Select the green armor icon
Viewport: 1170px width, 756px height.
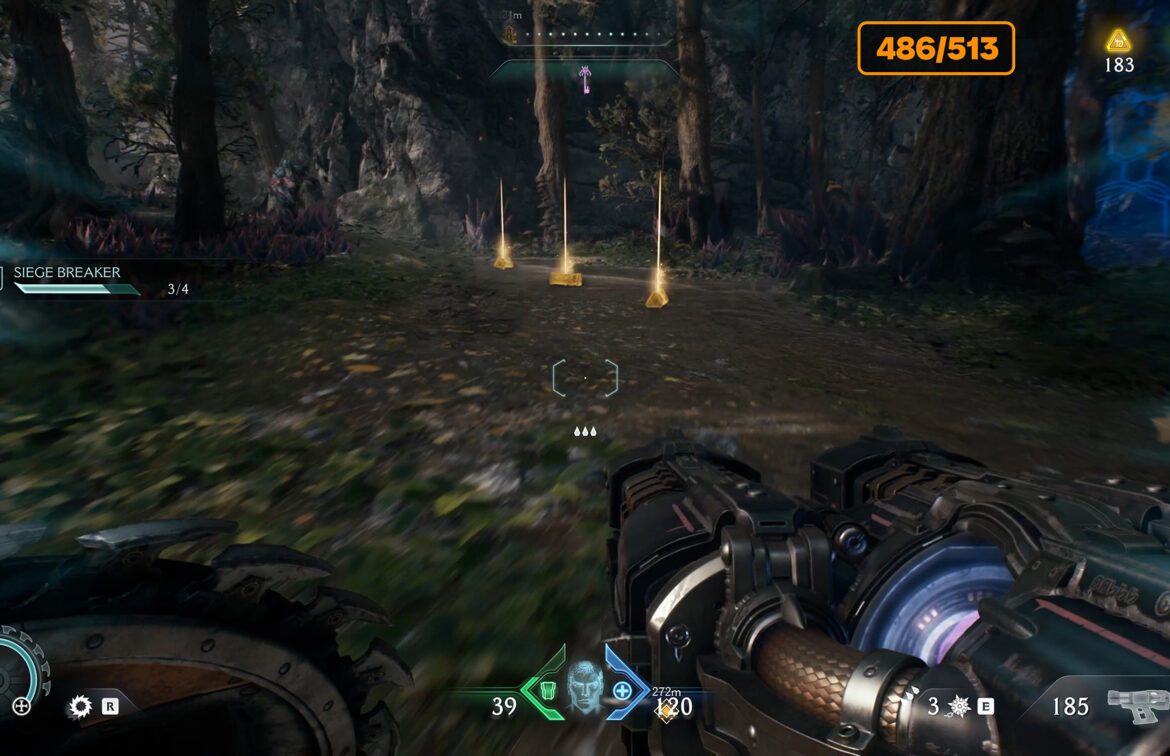[x=547, y=690]
